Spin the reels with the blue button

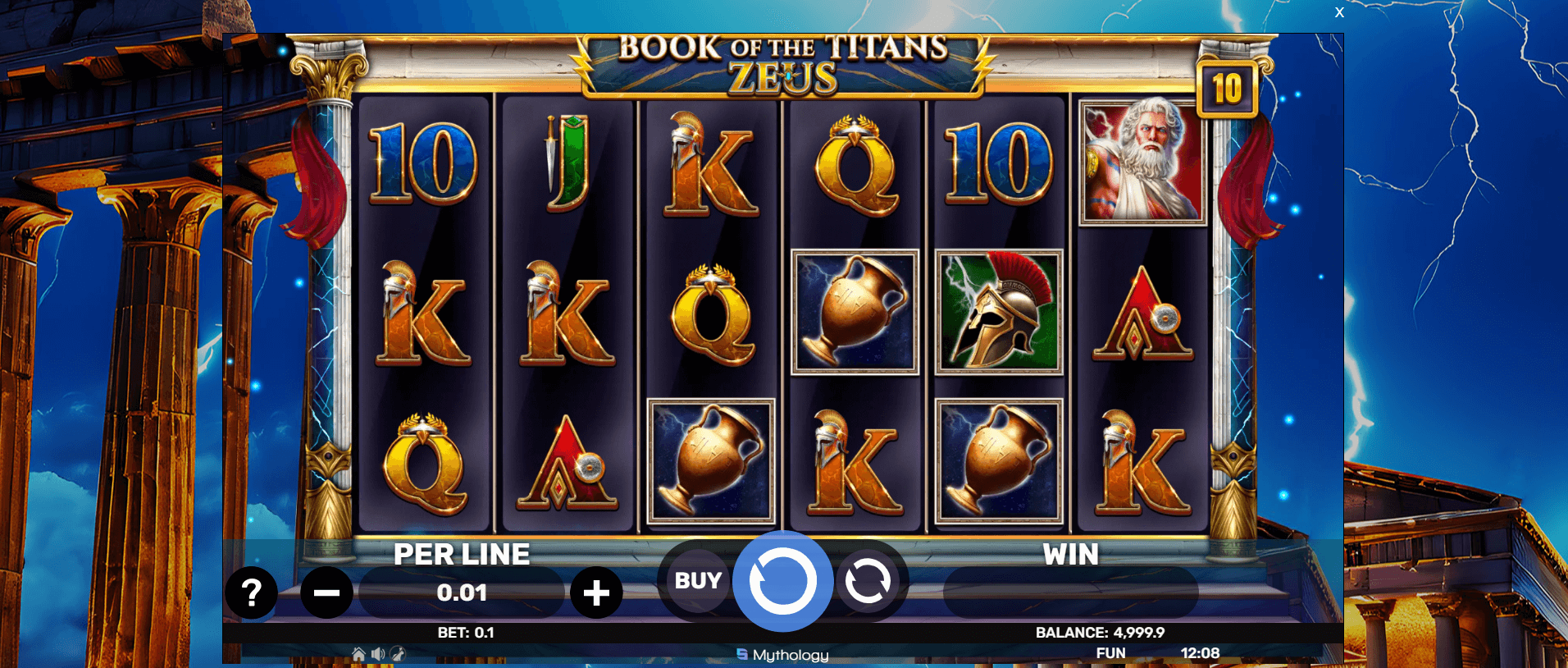pos(782,581)
